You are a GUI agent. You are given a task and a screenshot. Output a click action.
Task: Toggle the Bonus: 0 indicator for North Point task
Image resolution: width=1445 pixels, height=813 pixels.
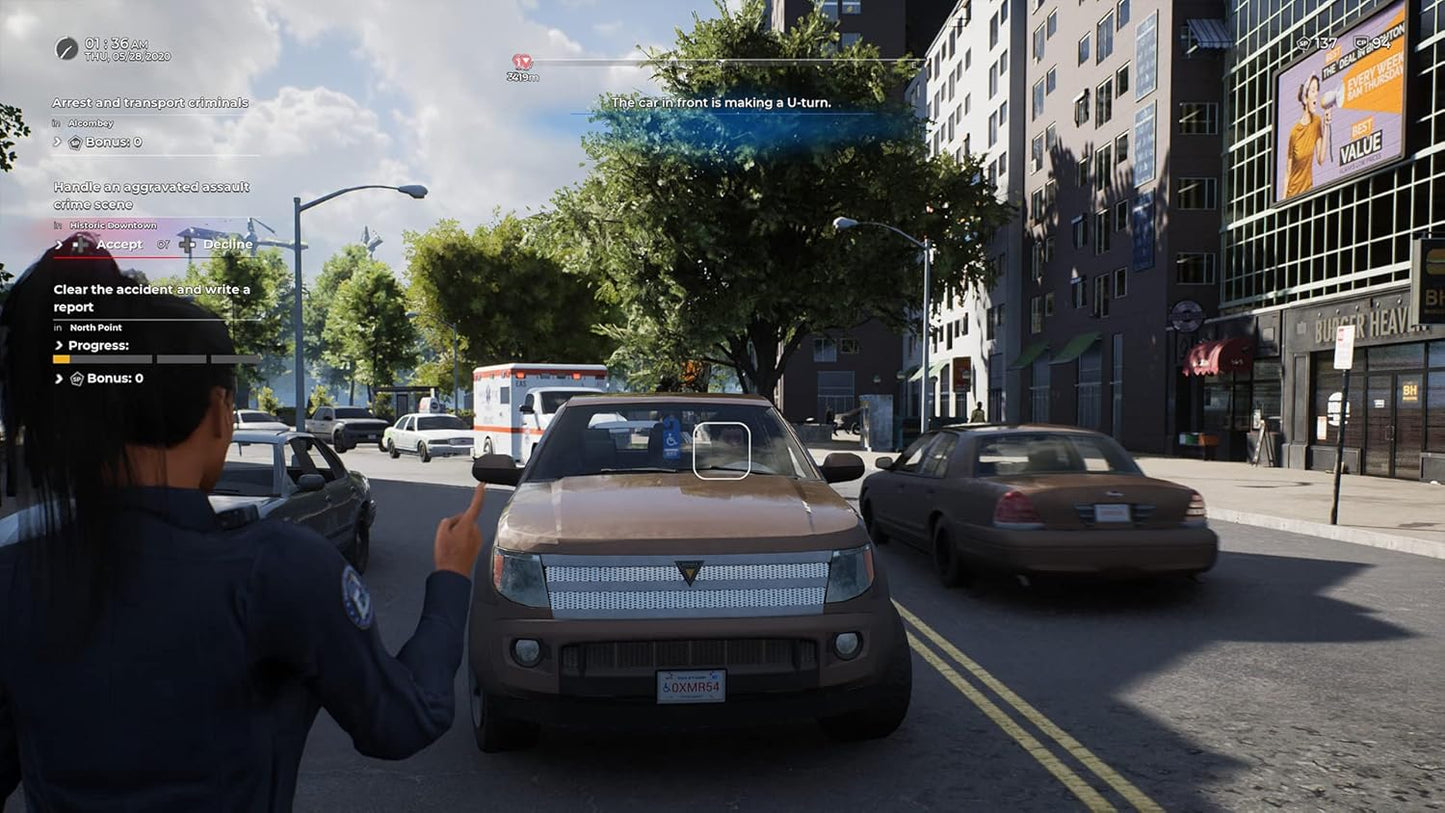tap(113, 379)
